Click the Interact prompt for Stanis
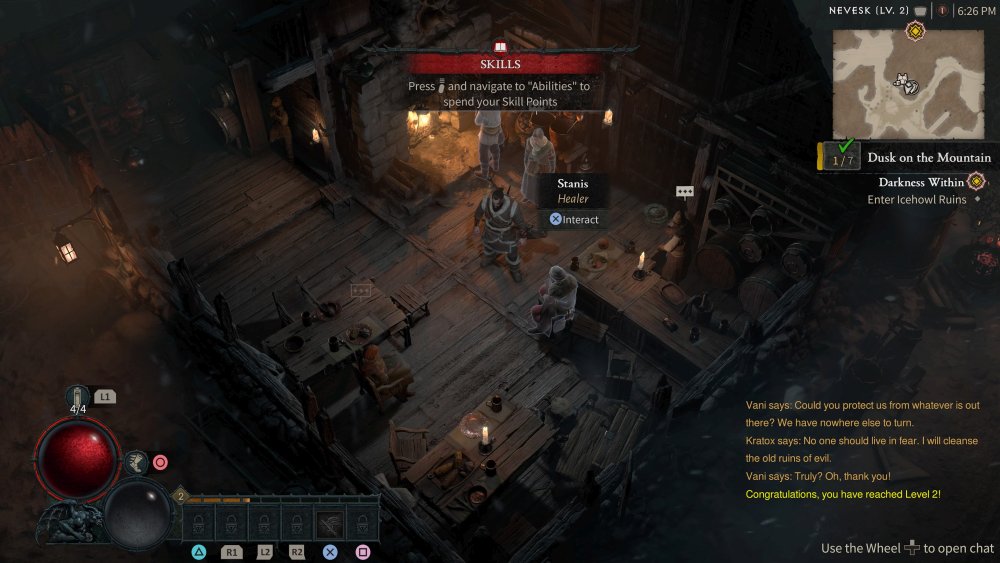The image size is (1000, 563). [x=573, y=219]
